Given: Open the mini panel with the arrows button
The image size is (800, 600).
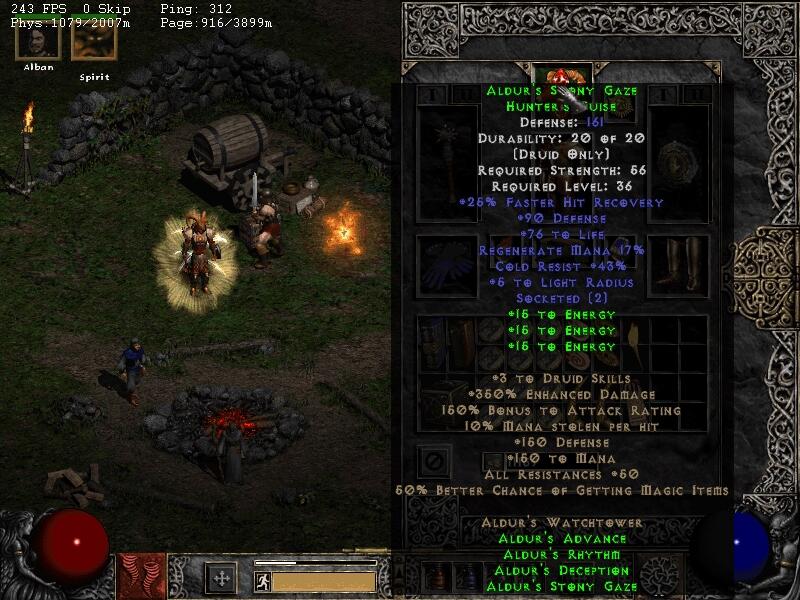Looking at the screenshot, I should 220,578.
